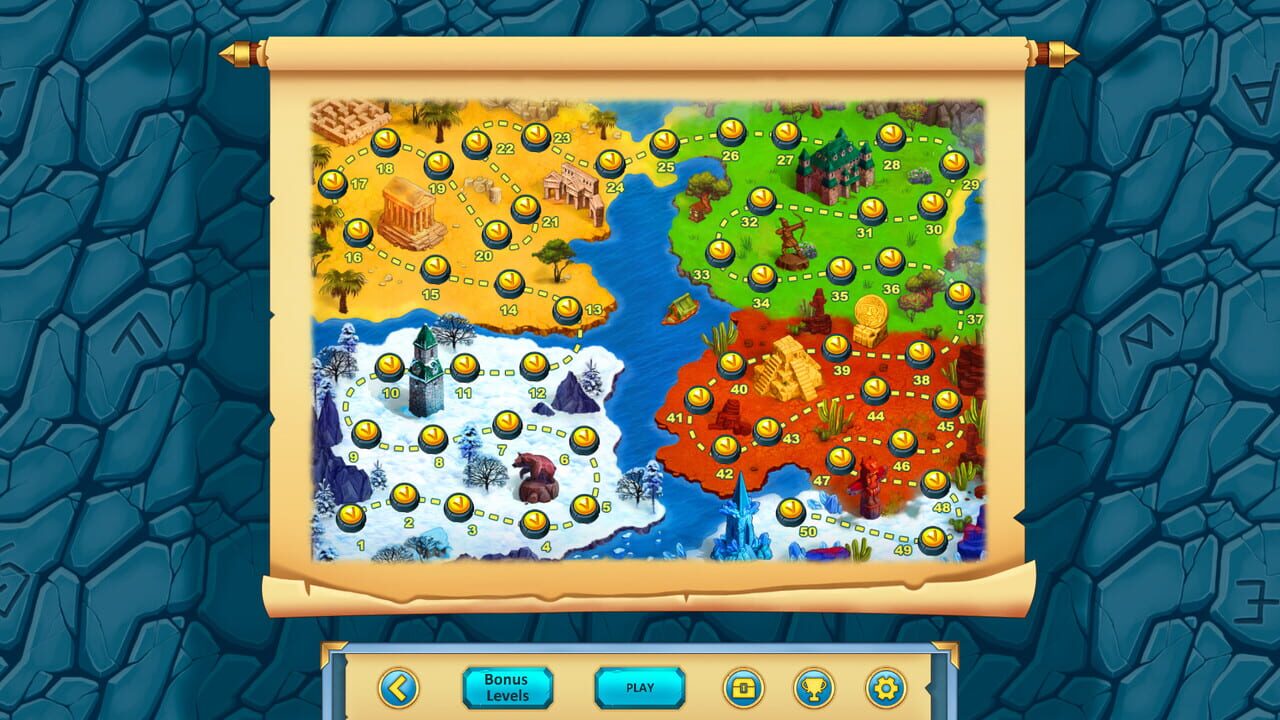Viewport: 1280px width, 720px height.
Task: Open the treasure chest icon button
Action: (743, 688)
